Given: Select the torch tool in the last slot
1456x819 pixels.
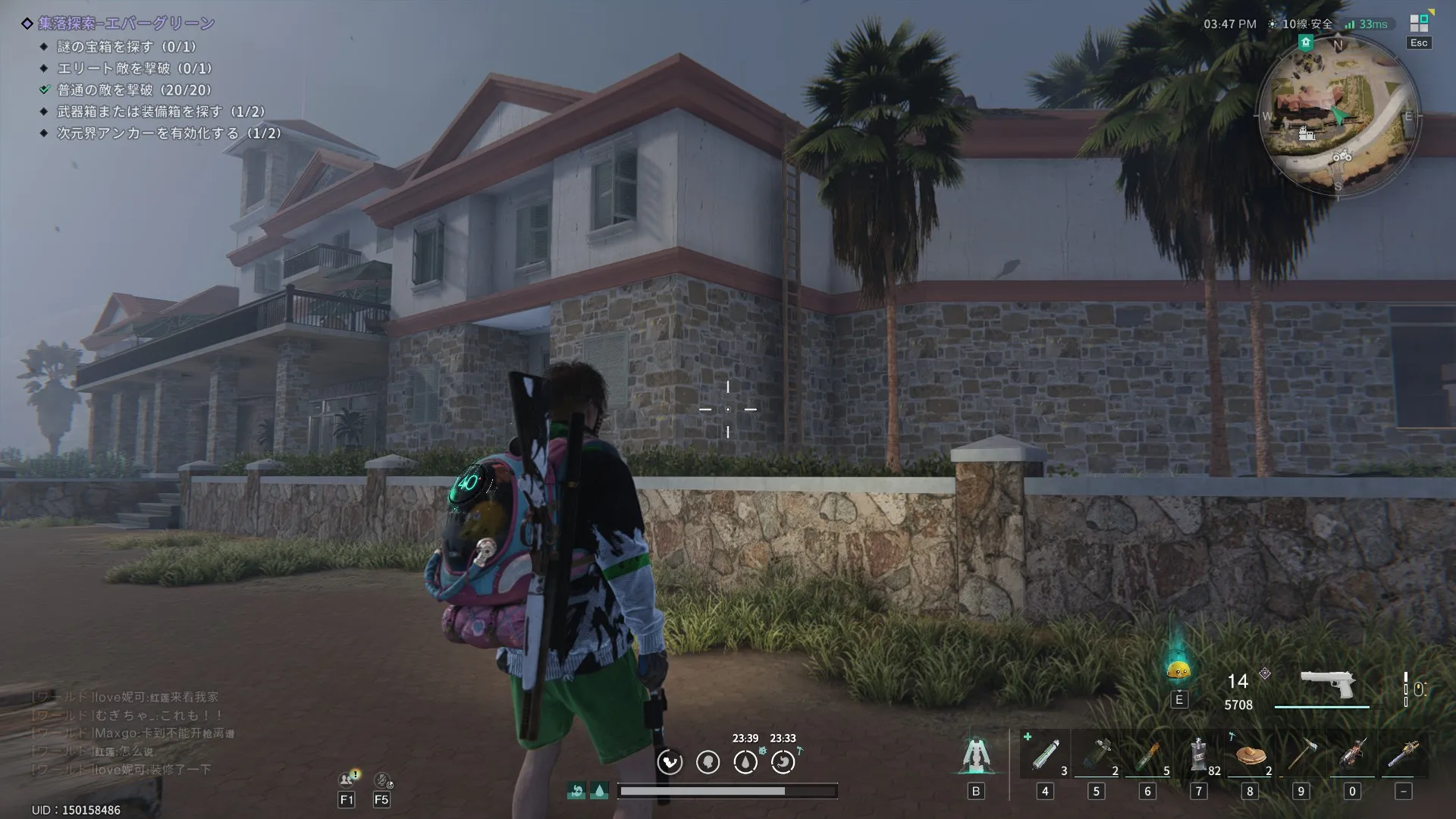Looking at the screenshot, I should [1404, 755].
